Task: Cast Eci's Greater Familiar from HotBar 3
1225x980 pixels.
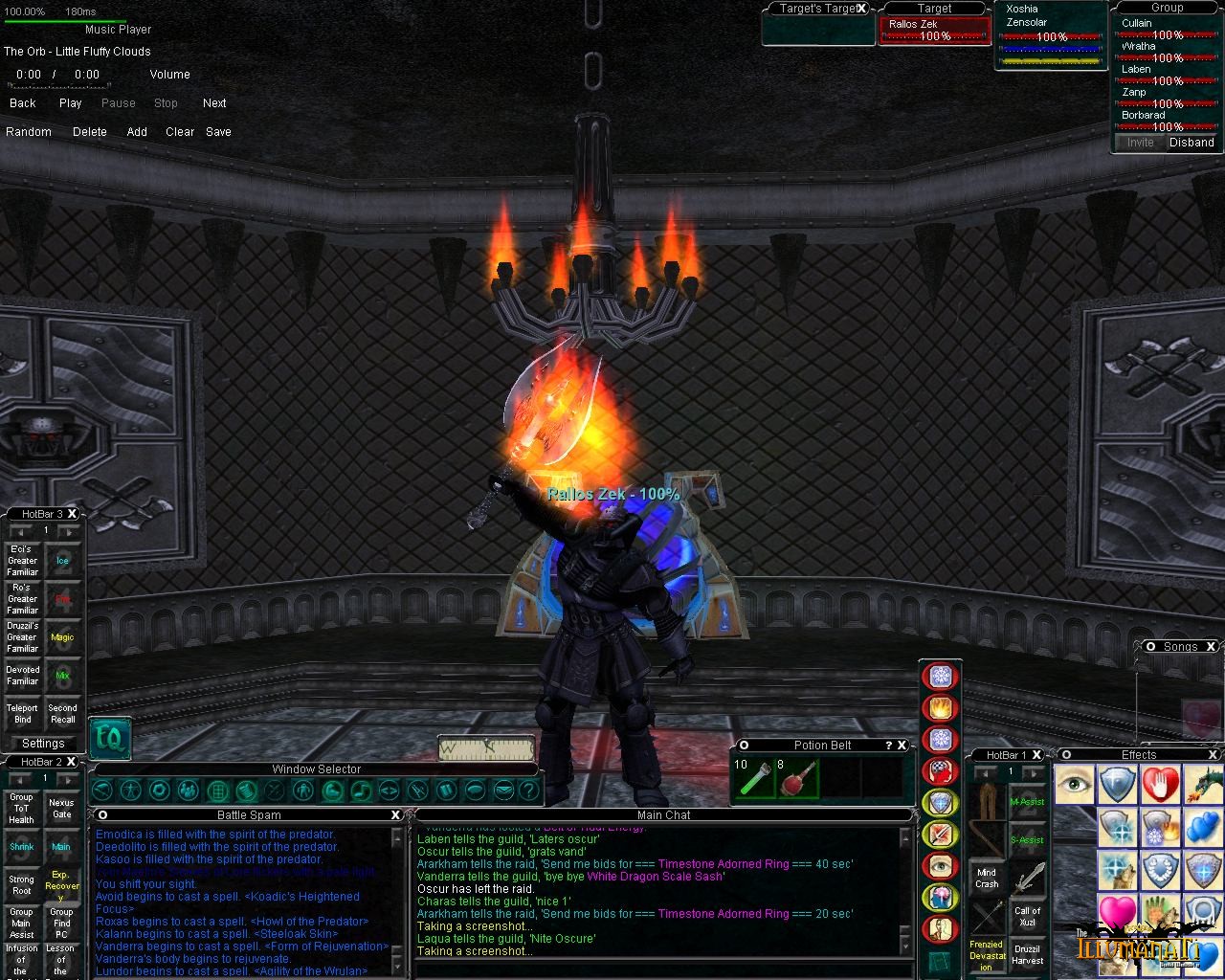Action: [x=23, y=561]
